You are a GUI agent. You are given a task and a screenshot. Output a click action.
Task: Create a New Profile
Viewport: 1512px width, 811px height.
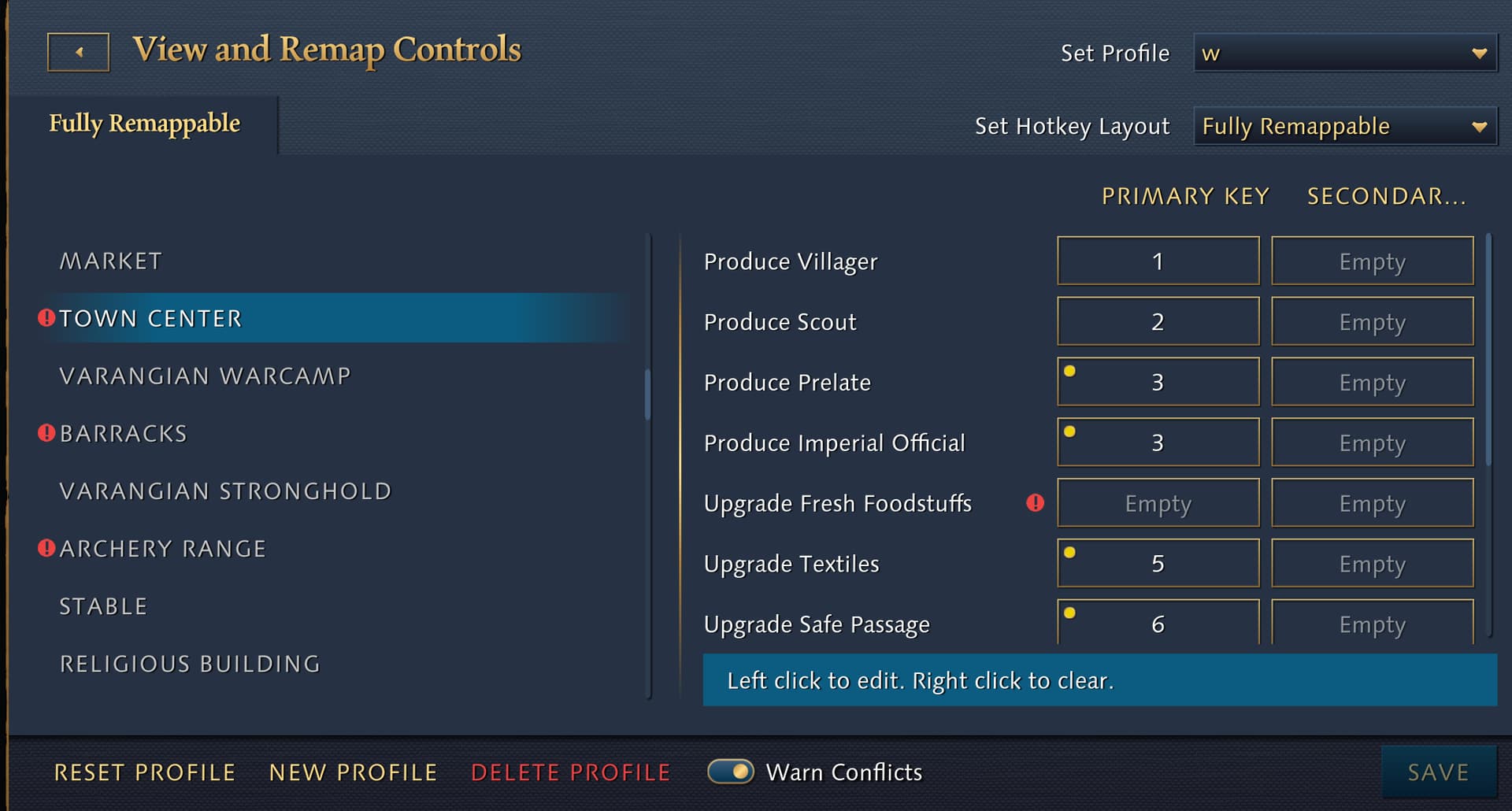pos(353,772)
